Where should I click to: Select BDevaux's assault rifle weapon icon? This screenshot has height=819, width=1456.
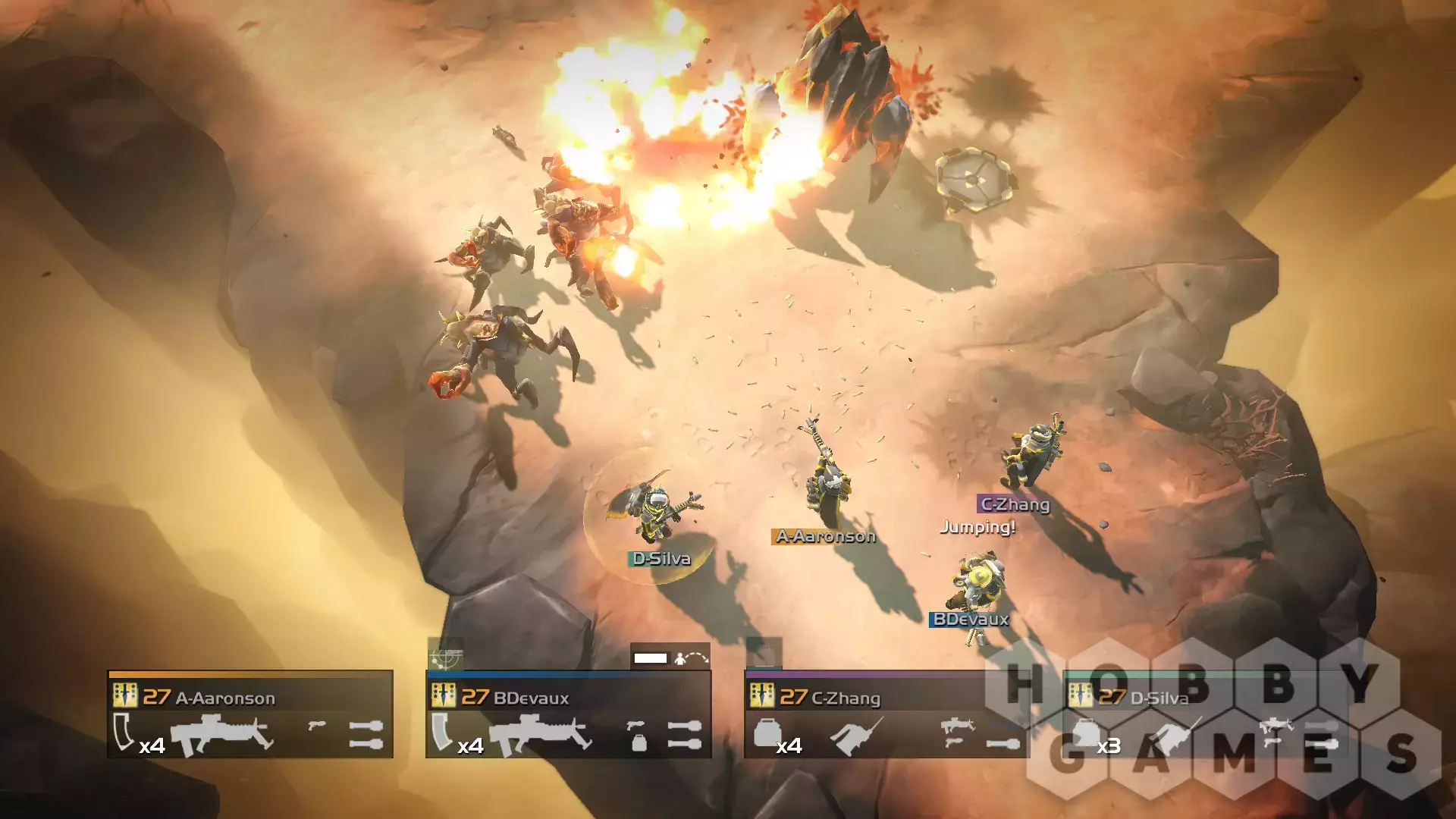[x=539, y=734]
